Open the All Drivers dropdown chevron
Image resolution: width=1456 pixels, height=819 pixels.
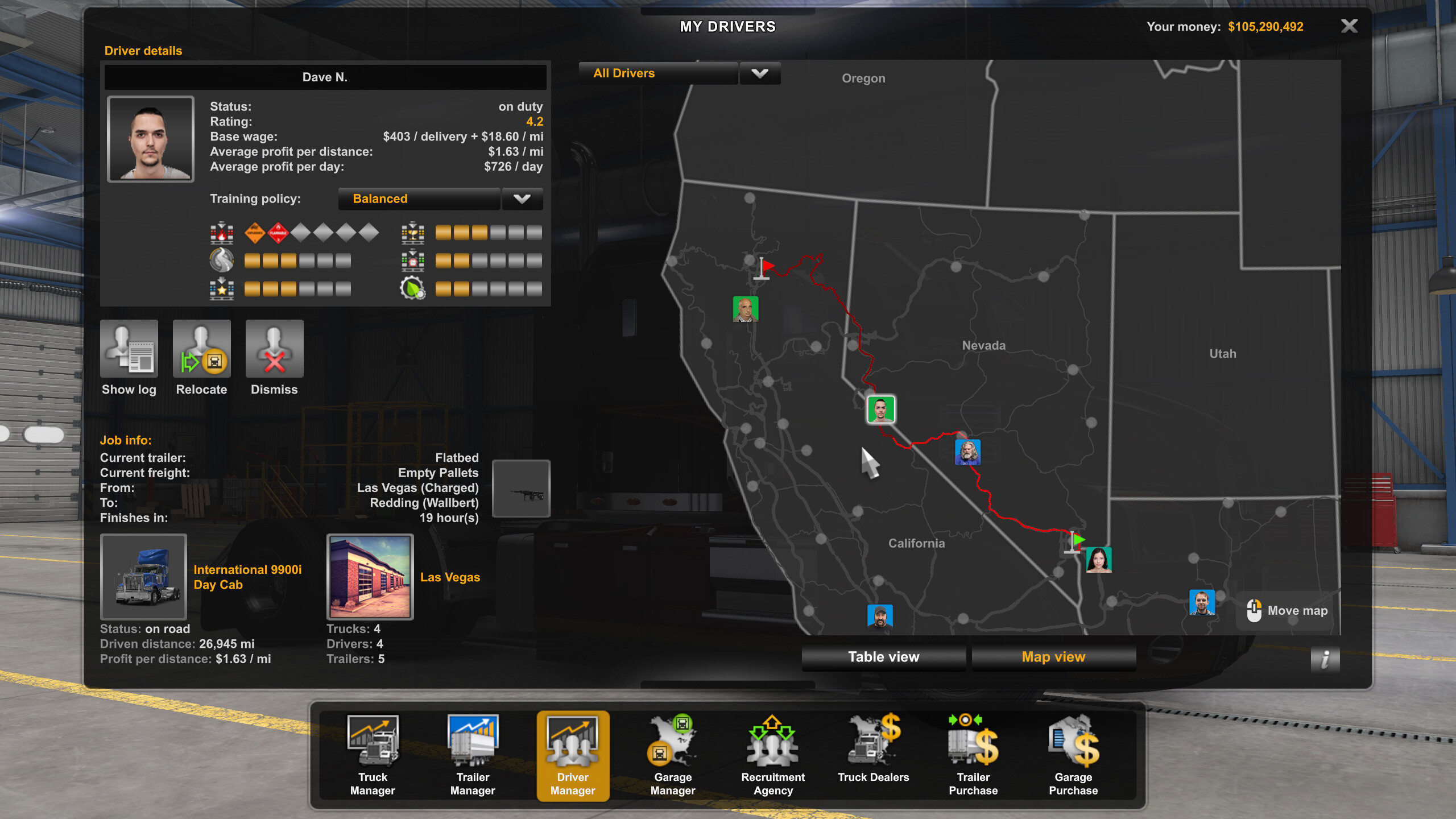coord(760,73)
